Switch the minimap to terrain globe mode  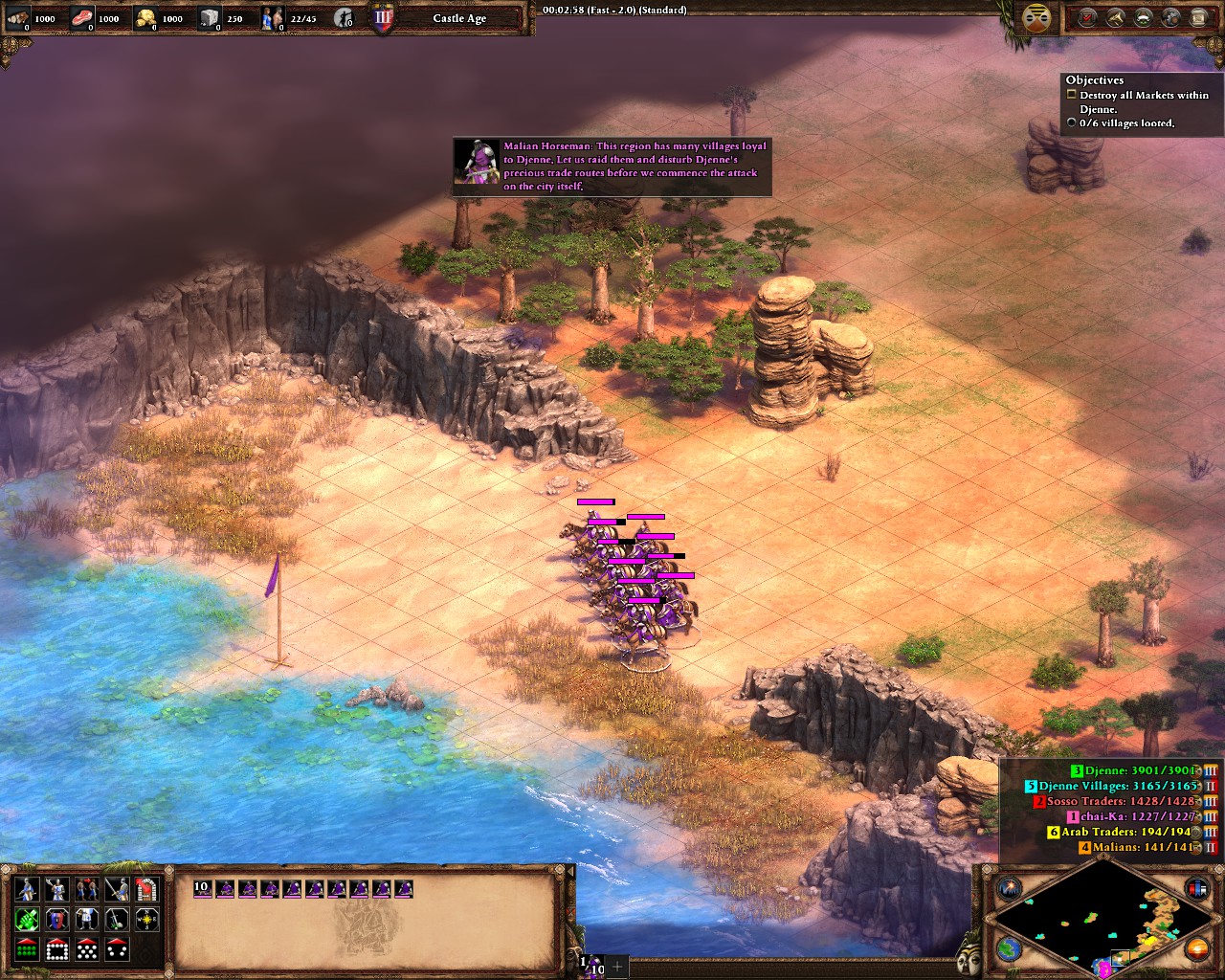[x=1009, y=948]
